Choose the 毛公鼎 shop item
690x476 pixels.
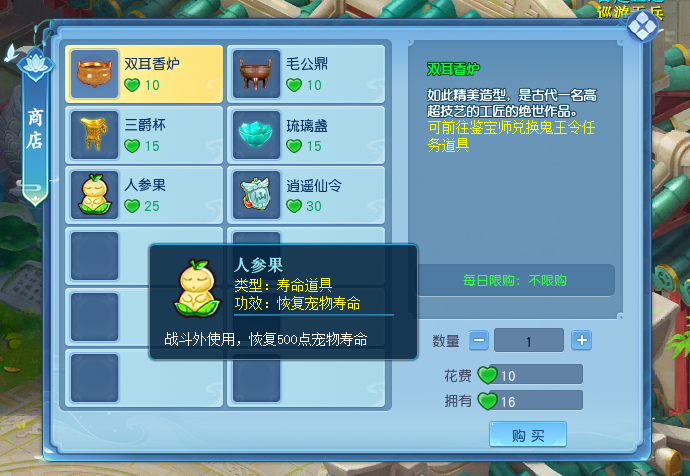coord(307,74)
